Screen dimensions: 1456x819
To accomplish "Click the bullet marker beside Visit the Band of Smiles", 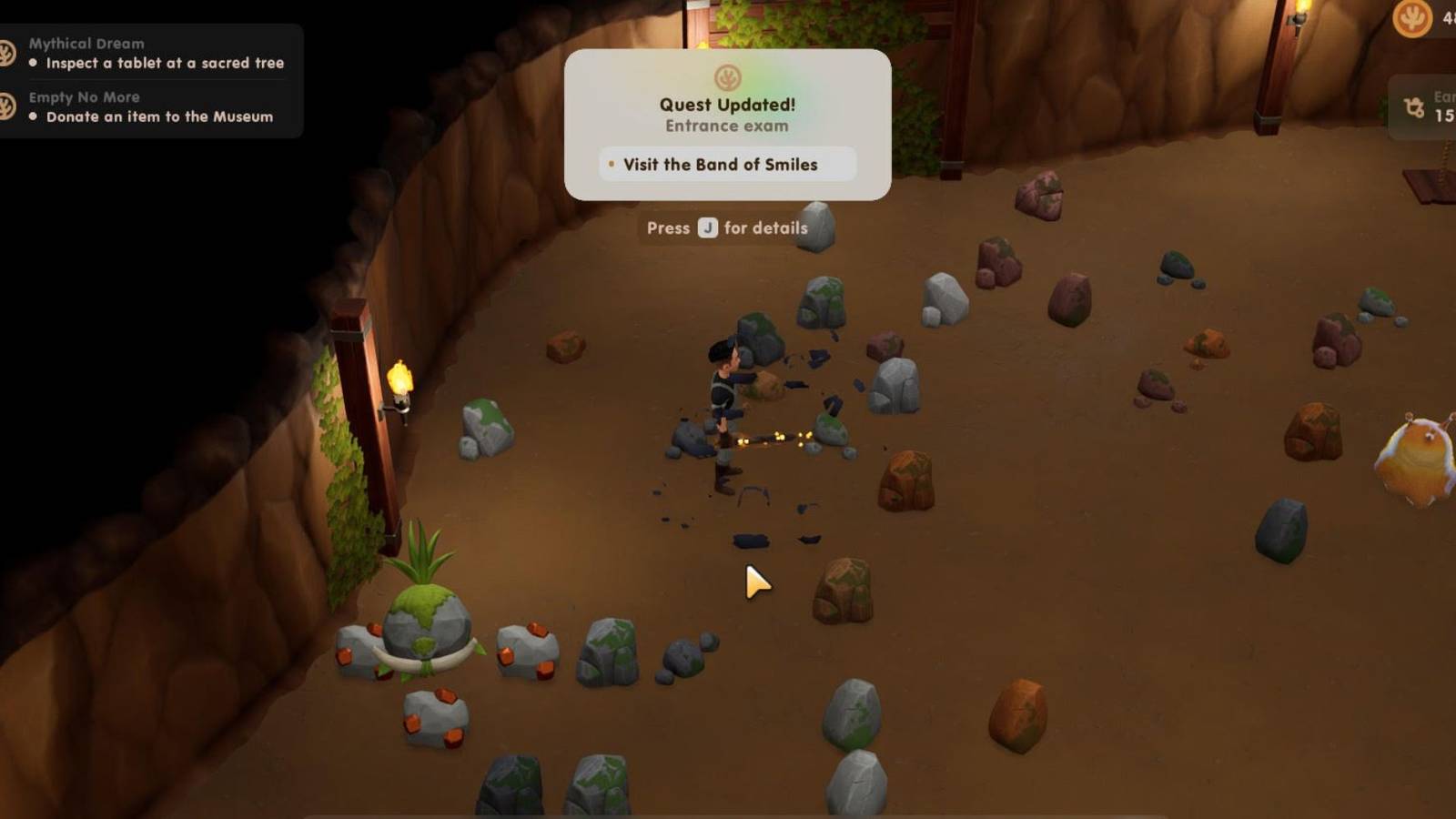I will point(611,165).
